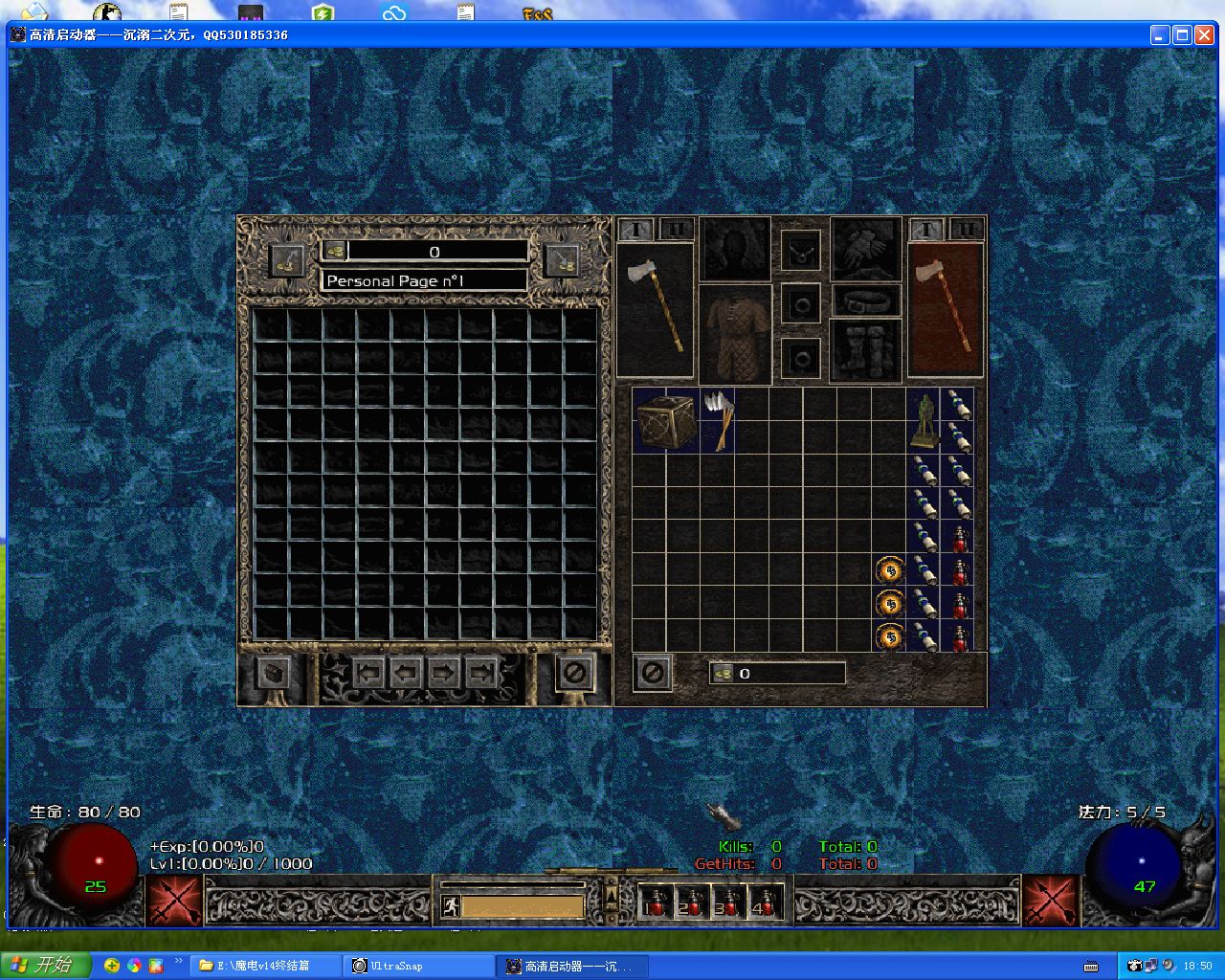Select the throwing axes in the inventory
1225x980 pixels.
coord(717,419)
